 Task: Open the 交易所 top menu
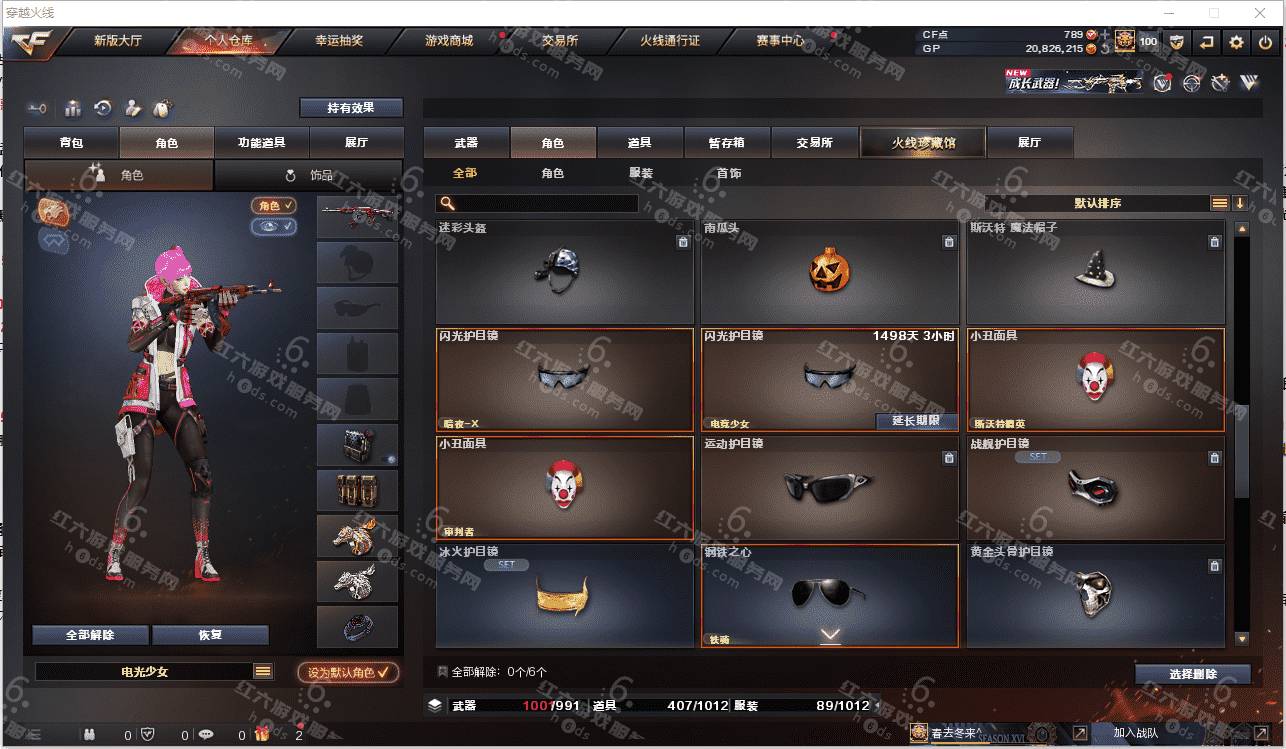pos(560,41)
